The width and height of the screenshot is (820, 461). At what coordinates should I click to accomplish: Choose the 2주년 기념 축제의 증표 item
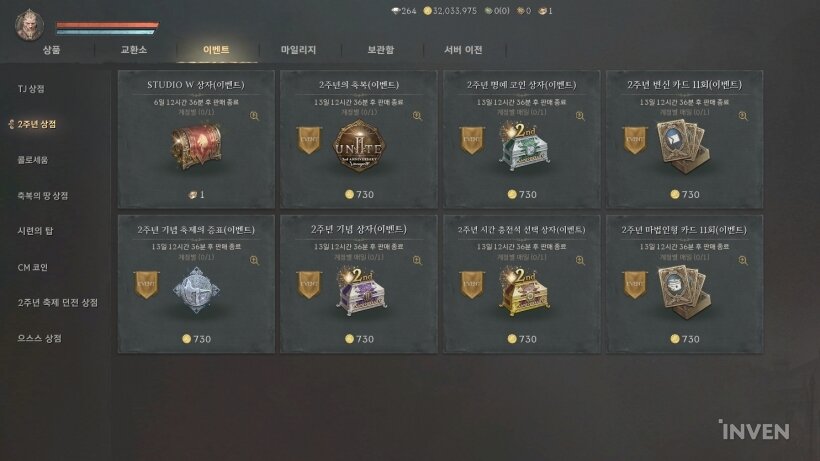(196, 283)
